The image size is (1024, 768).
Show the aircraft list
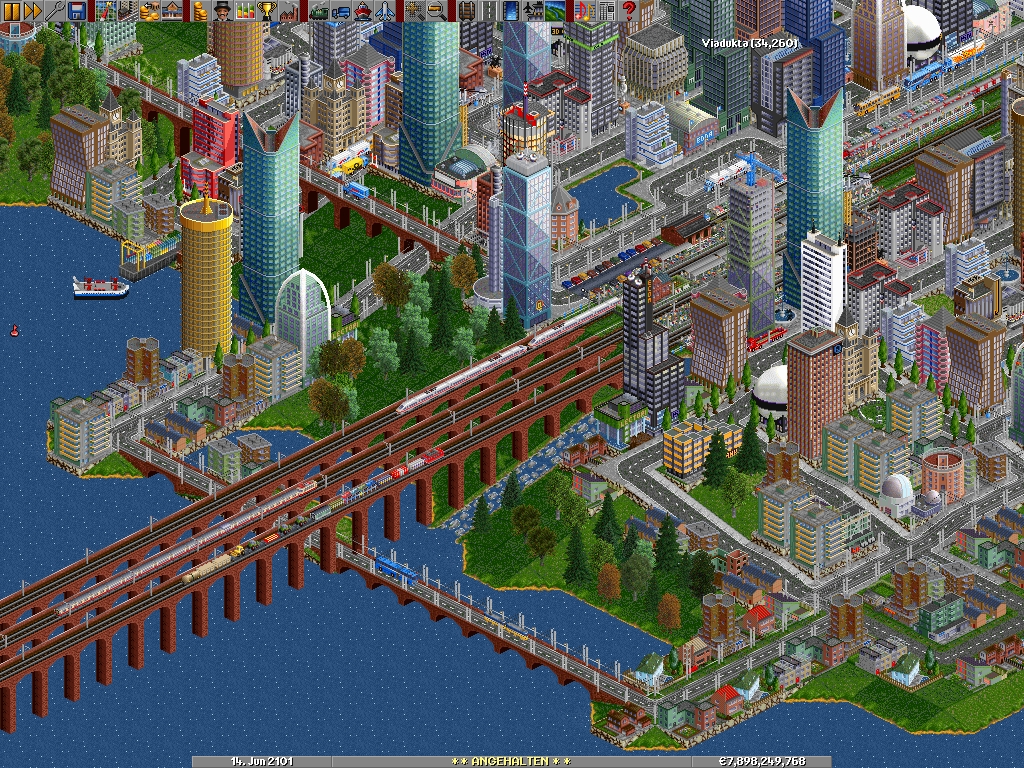(385, 11)
